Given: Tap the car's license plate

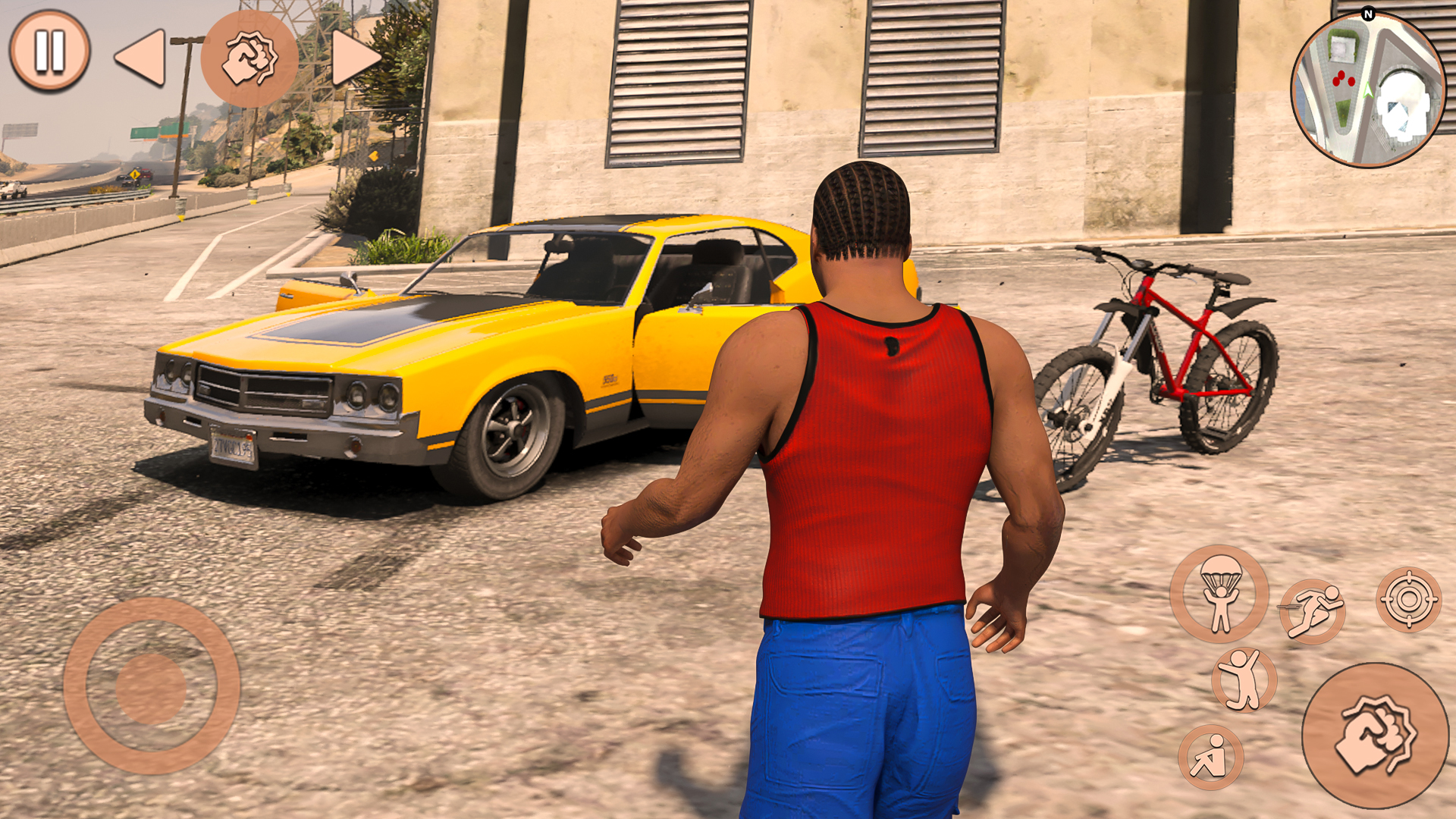Looking at the screenshot, I should (231, 447).
